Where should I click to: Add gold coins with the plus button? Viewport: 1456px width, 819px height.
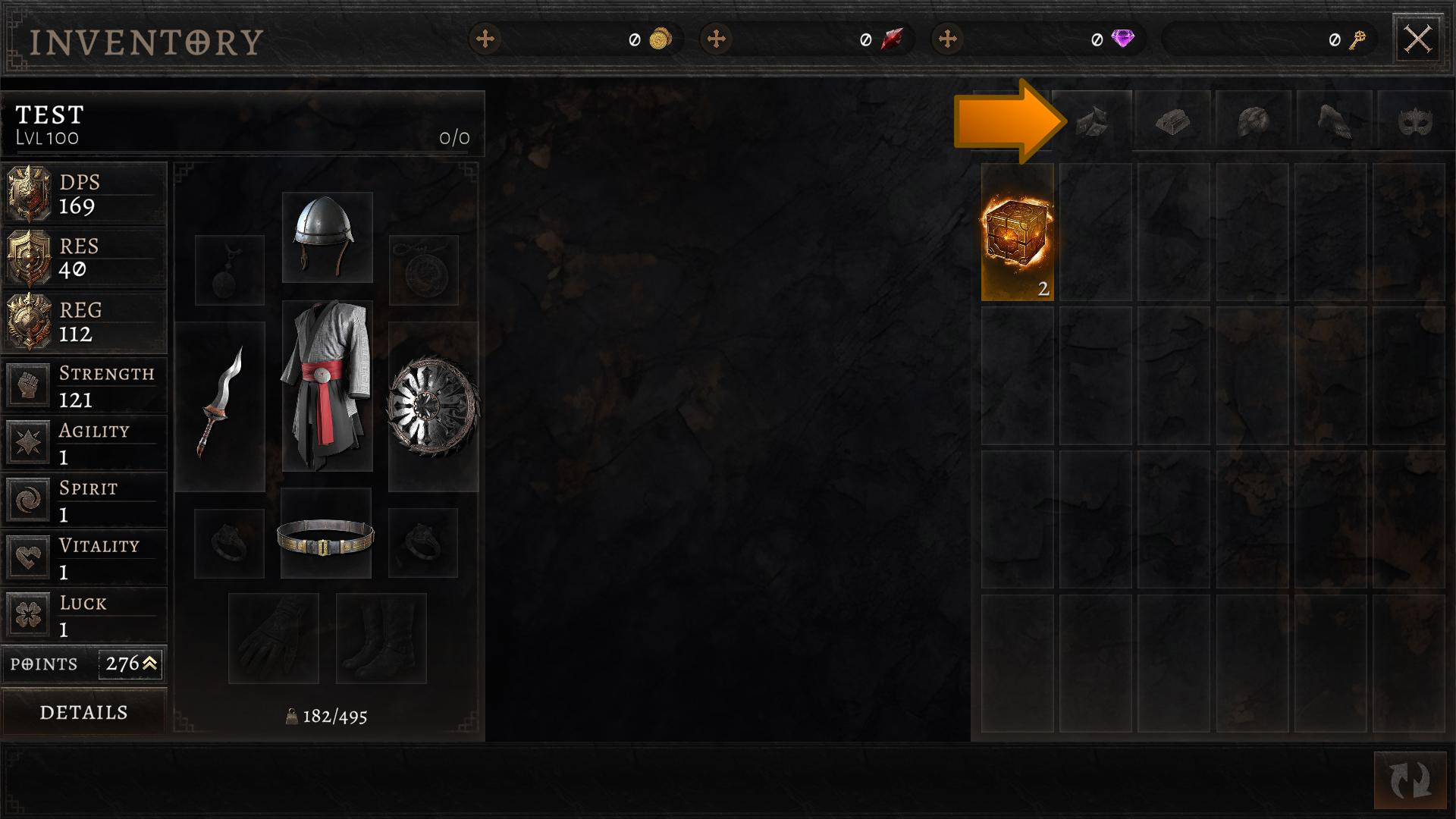tap(485, 39)
